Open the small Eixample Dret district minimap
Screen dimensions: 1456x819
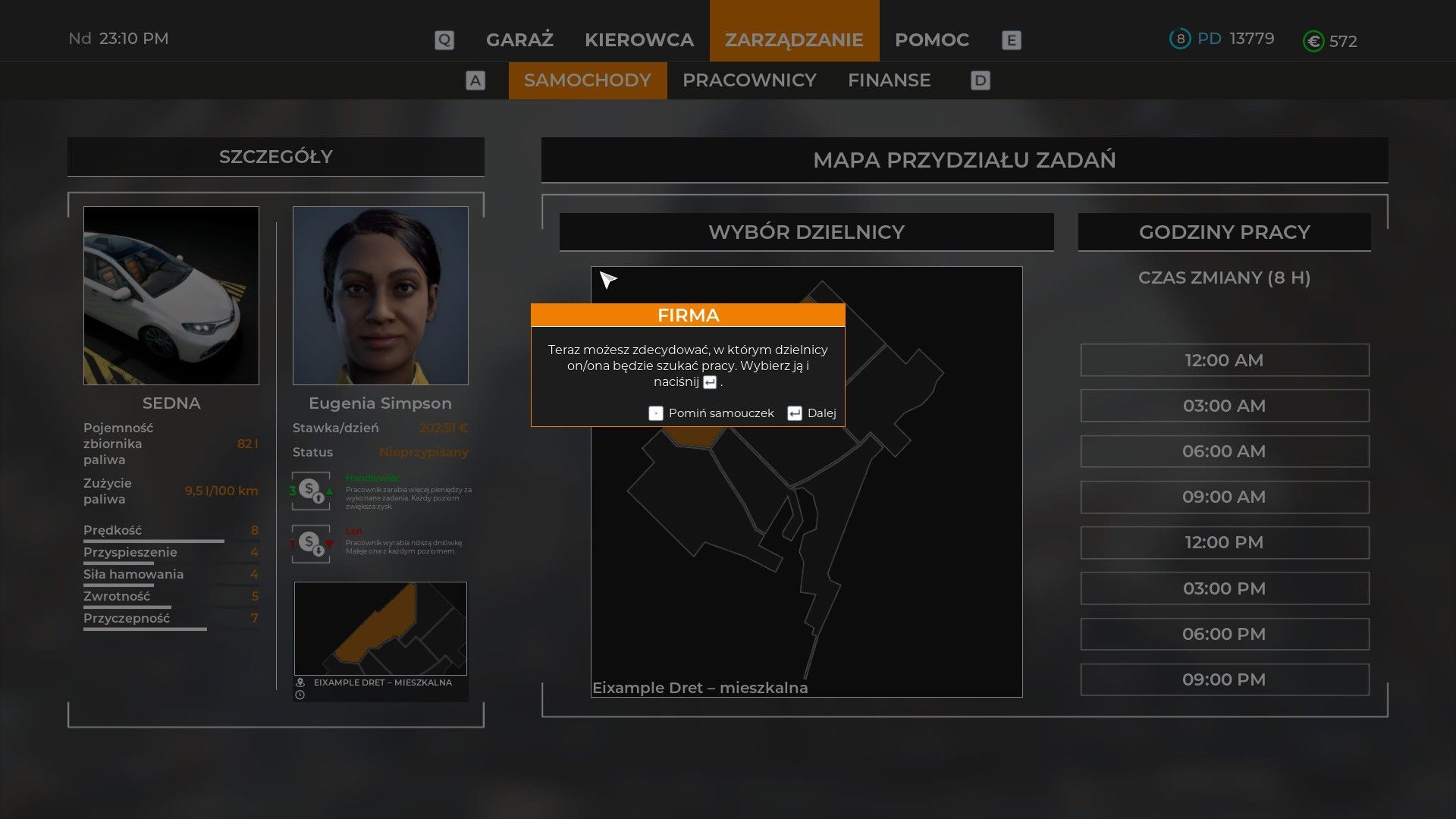[380, 629]
